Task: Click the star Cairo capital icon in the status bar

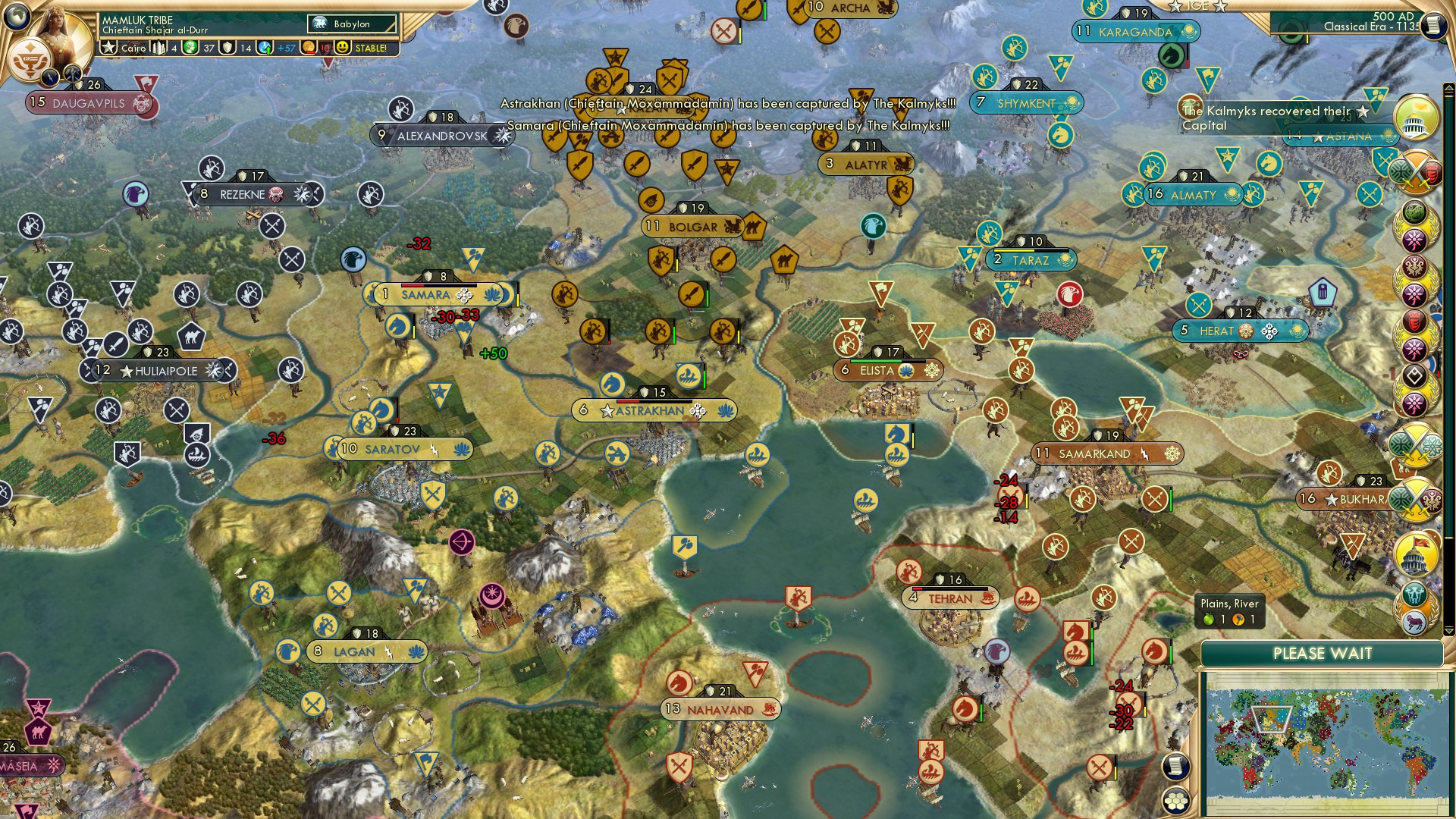Action: click(108, 49)
